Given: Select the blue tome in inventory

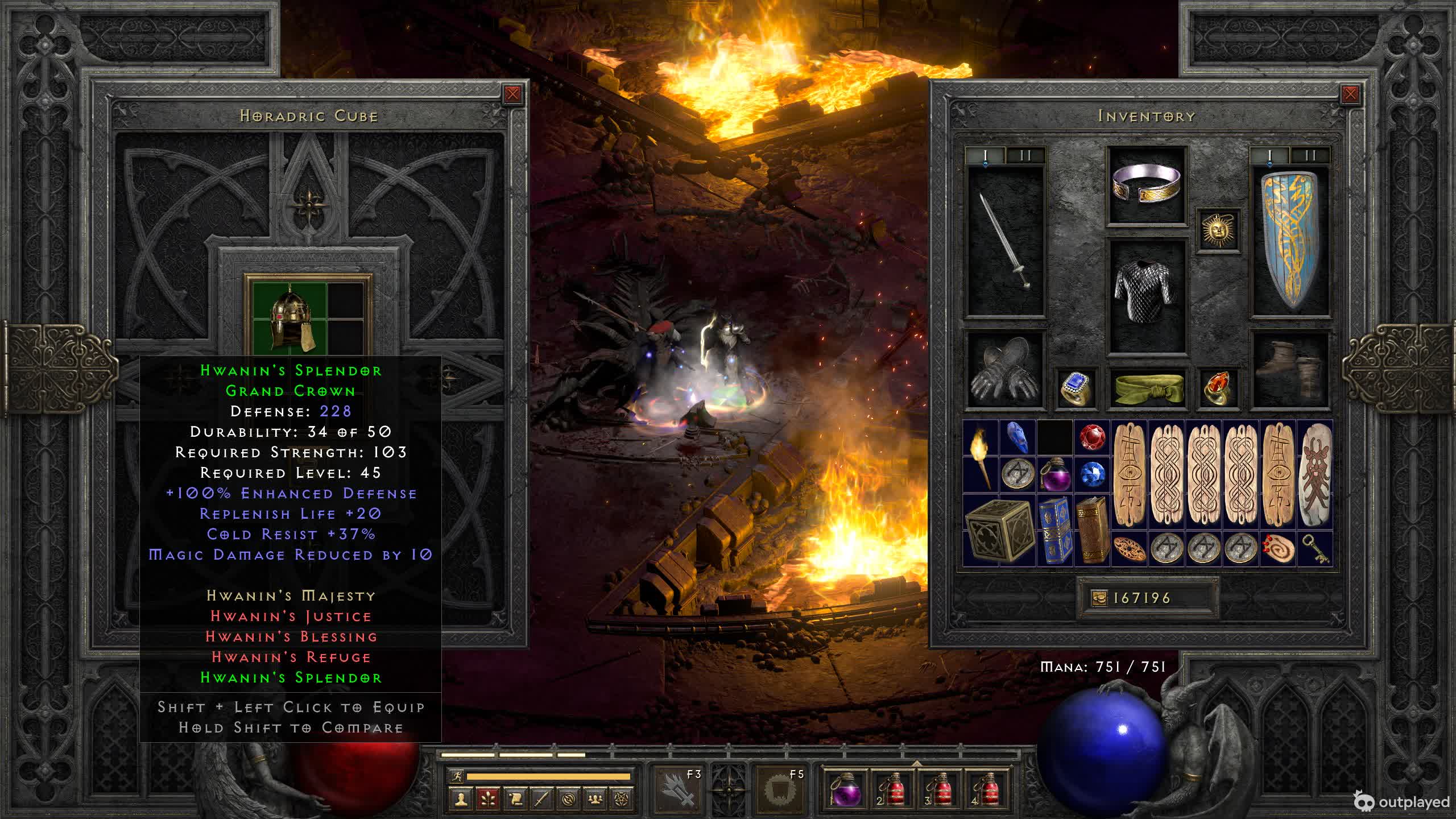Looking at the screenshot, I should pyautogui.click(x=1055, y=530).
